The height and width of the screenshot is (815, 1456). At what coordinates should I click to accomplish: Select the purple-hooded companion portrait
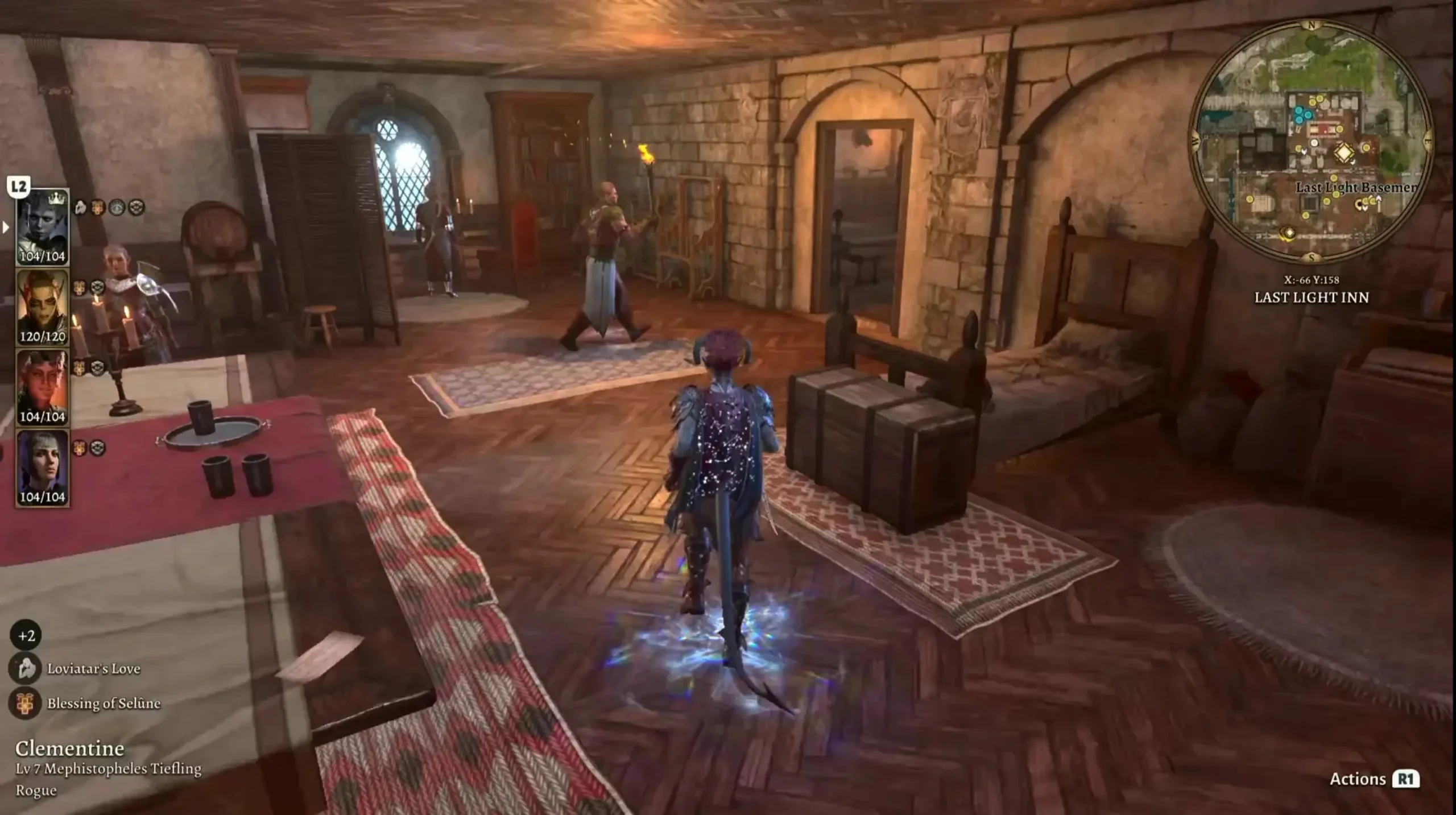[x=43, y=466]
